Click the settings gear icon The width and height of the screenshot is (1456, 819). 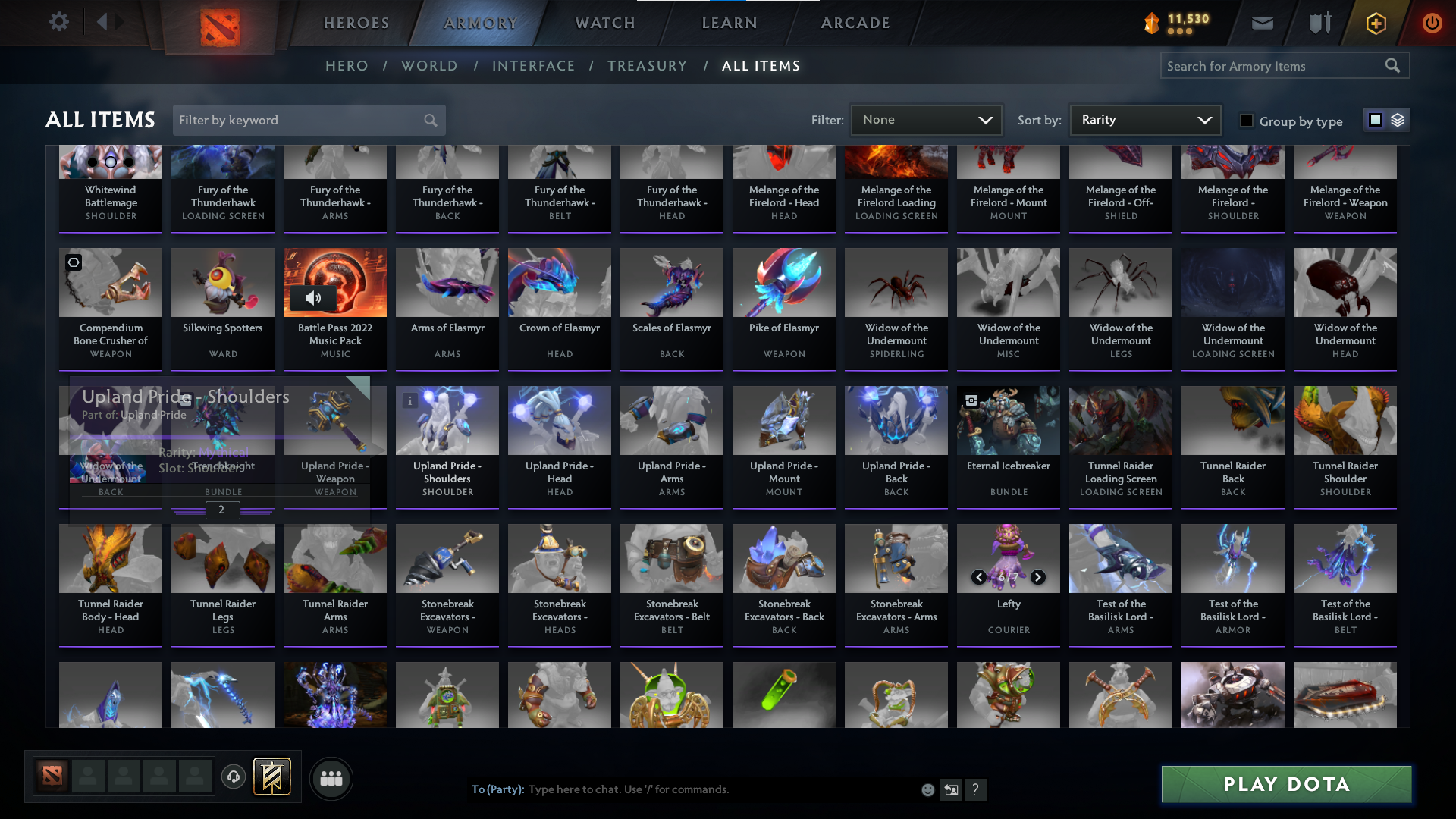[59, 22]
